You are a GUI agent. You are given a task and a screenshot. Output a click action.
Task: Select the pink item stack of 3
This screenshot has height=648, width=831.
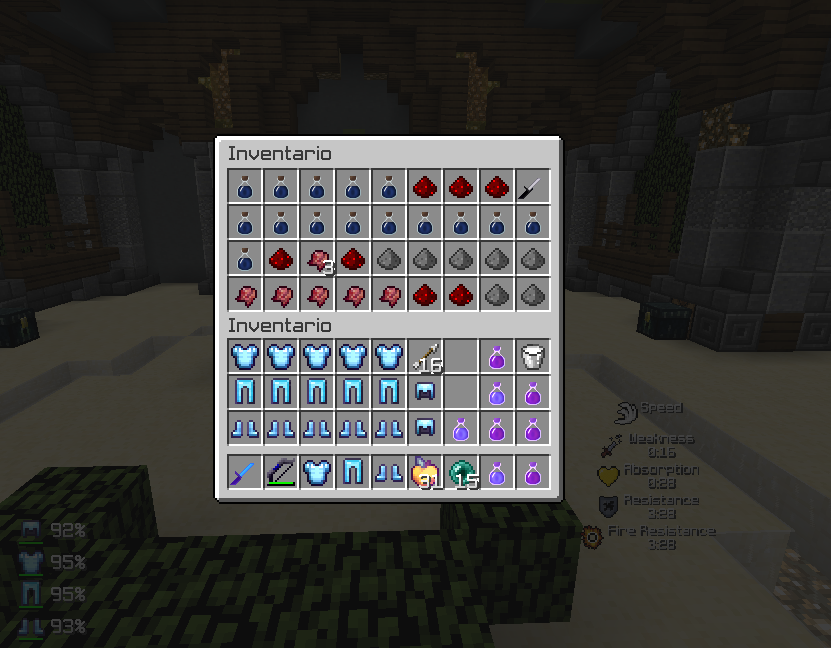pos(317,258)
